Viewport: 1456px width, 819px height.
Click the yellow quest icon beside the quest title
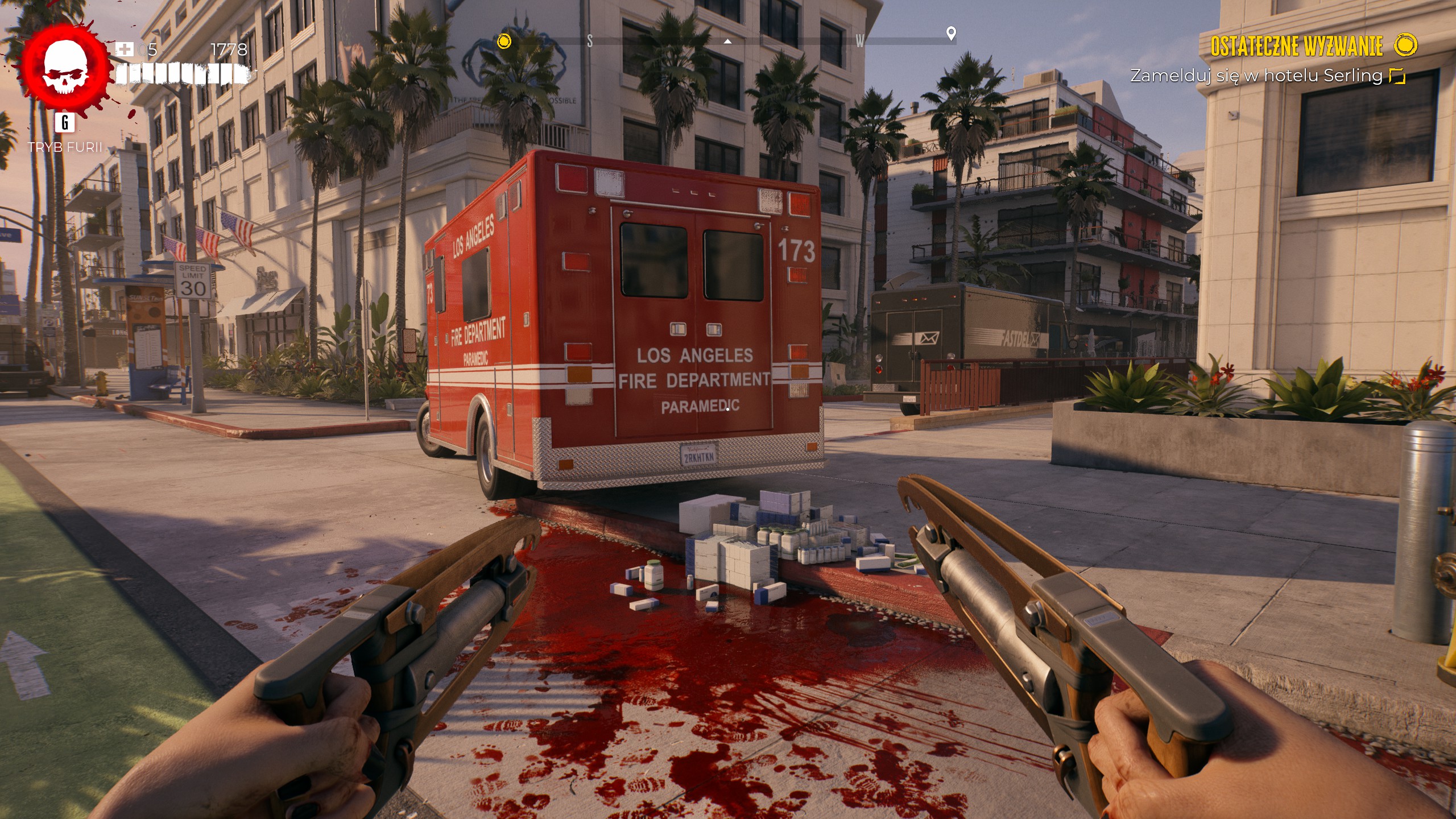1406,45
